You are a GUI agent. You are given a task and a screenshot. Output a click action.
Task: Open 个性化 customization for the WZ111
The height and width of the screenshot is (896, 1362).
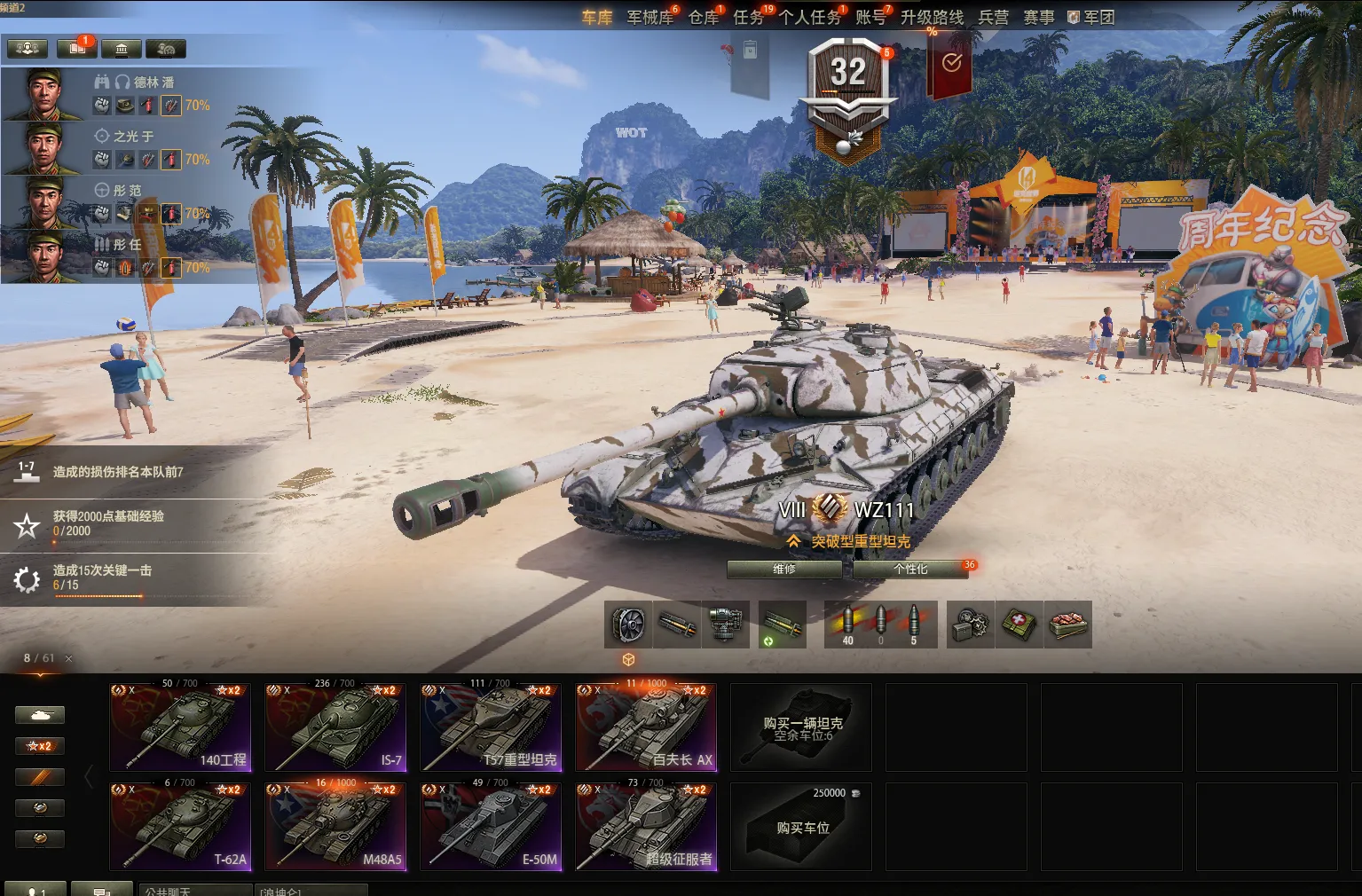pos(910,570)
